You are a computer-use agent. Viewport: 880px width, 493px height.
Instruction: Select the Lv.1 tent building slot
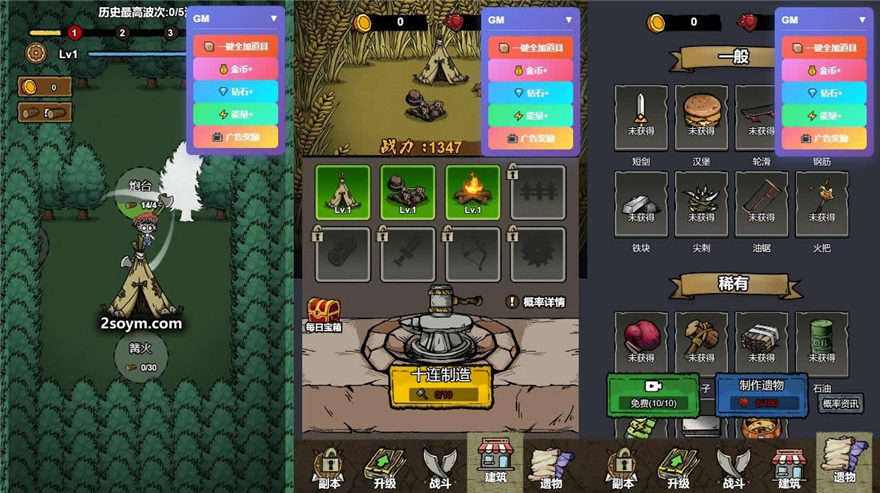pos(342,191)
